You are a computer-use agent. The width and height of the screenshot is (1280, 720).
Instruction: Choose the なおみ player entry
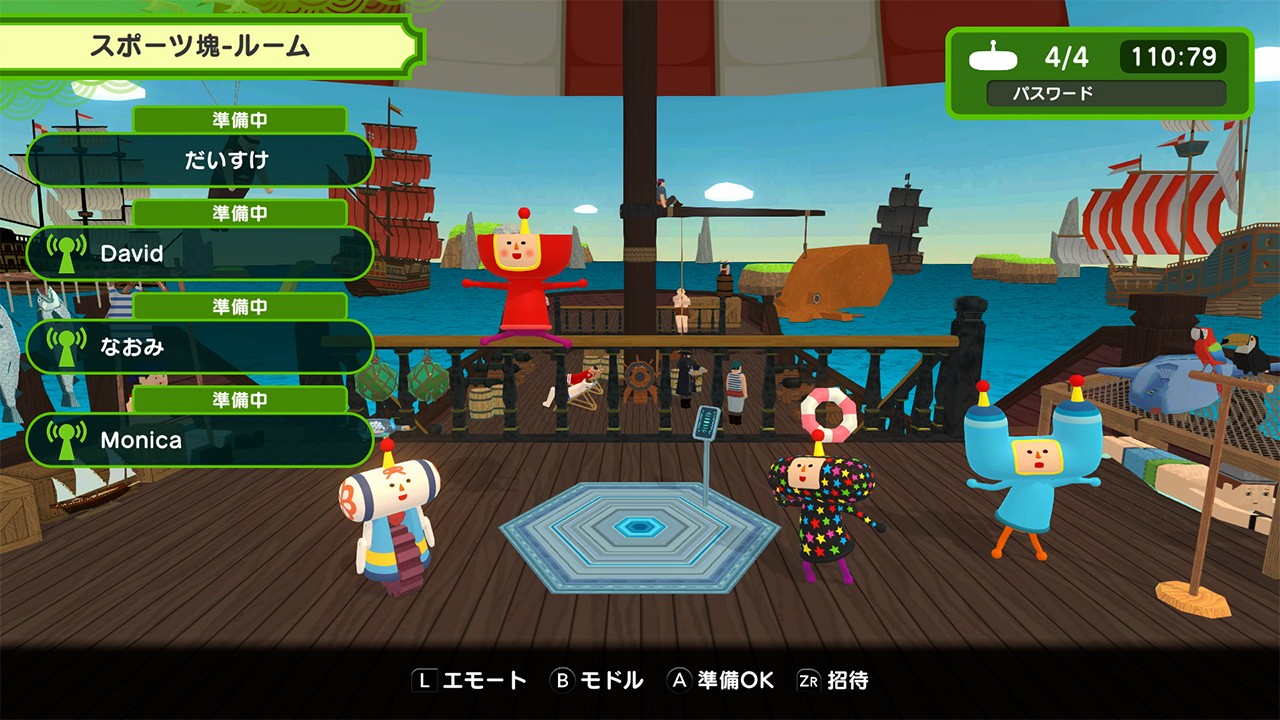pyautogui.click(x=200, y=347)
